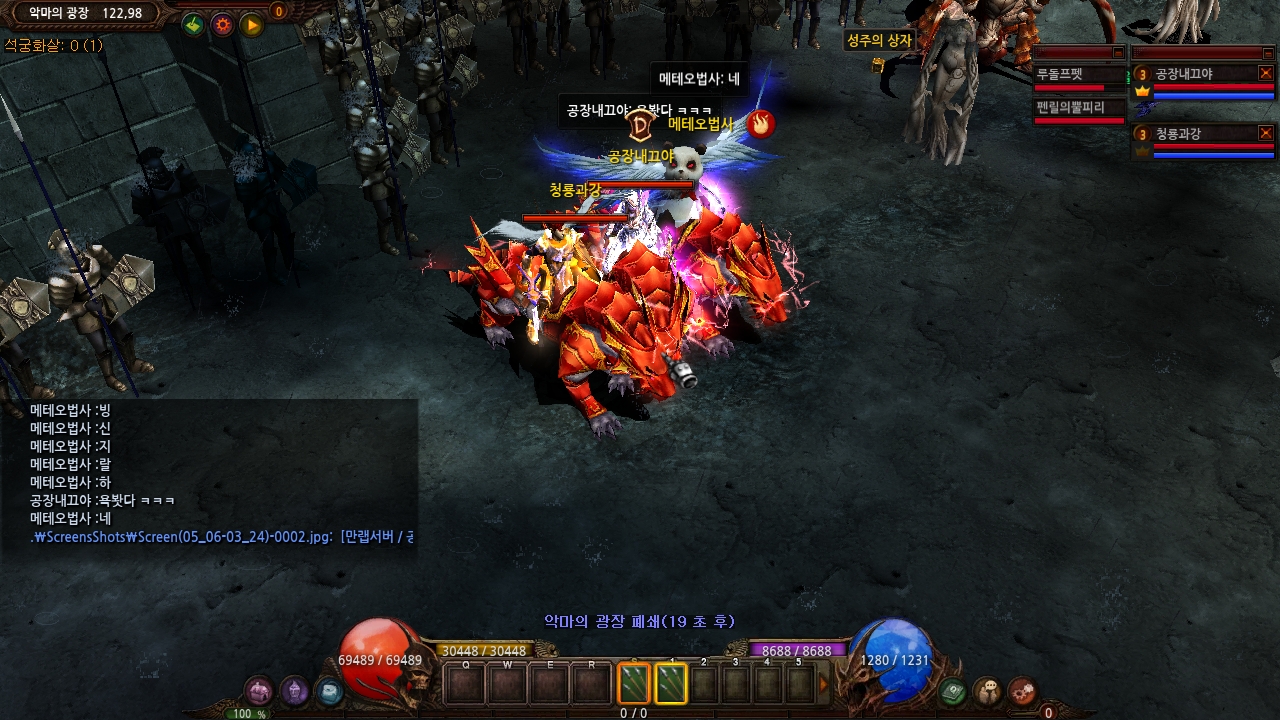Minimize the 루돌프펫 pet list panel
The height and width of the screenshot is (720, 1280).
(1118, 52)
